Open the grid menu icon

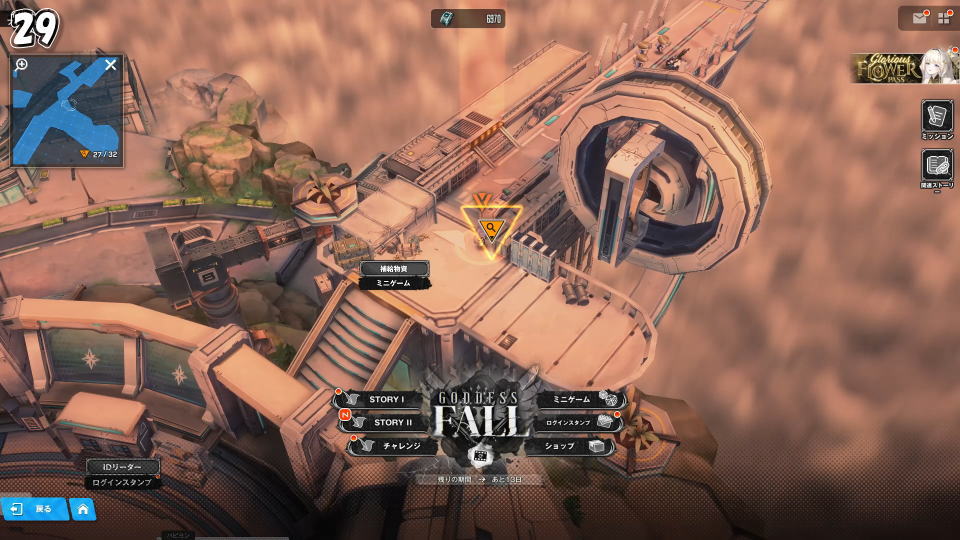coord(943,18)
